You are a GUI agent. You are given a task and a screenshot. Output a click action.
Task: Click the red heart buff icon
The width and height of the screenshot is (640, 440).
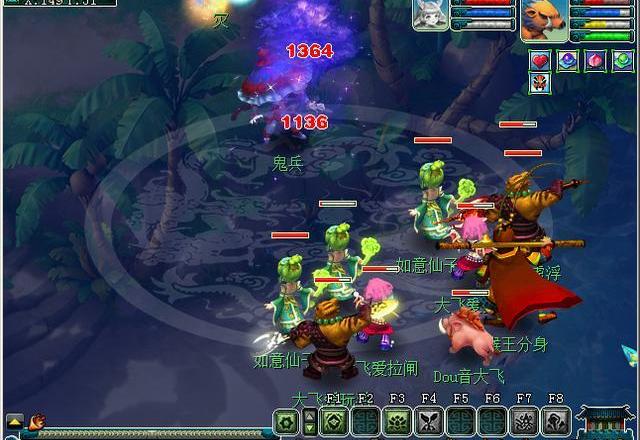(x=540, y=61)
